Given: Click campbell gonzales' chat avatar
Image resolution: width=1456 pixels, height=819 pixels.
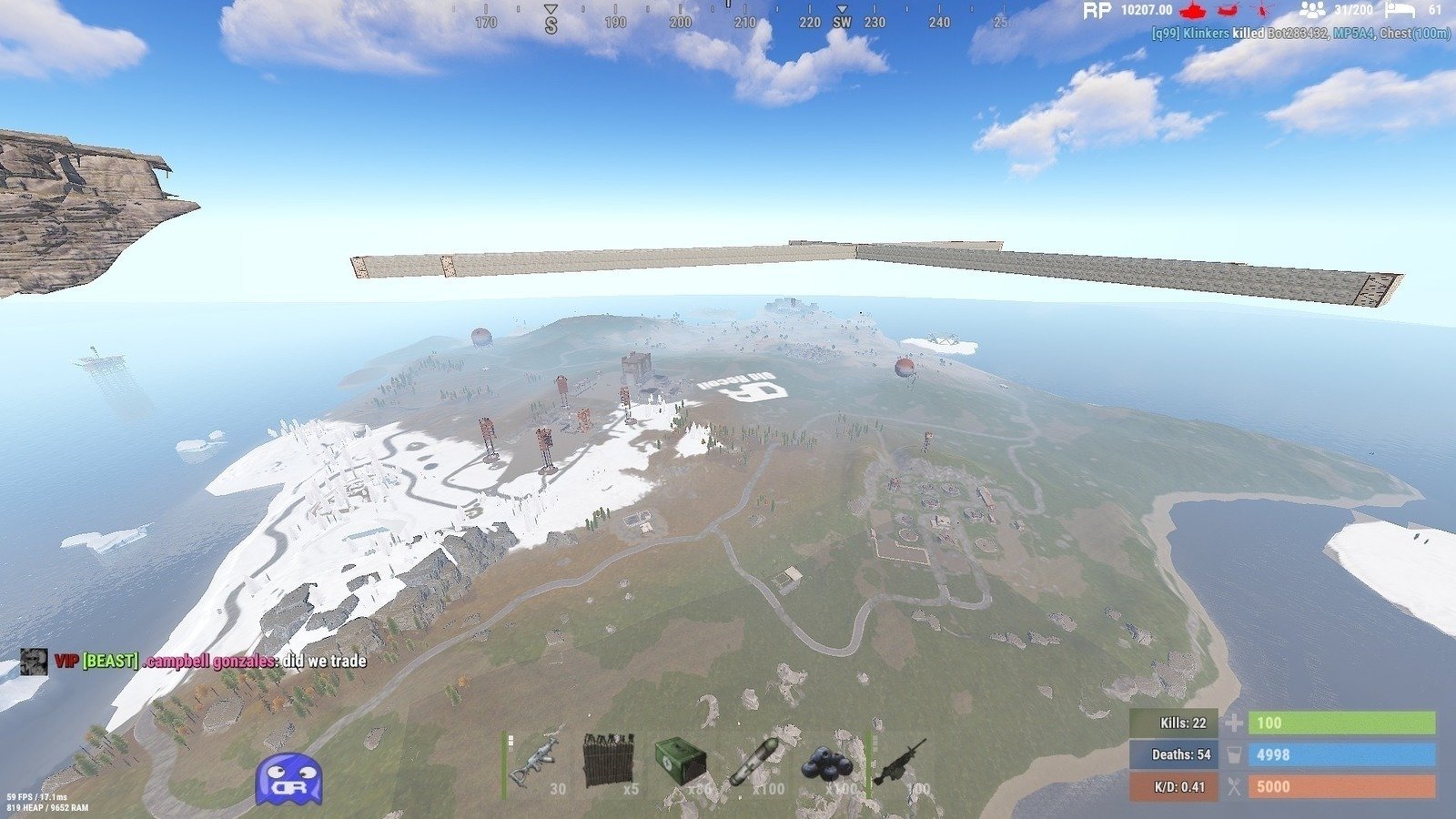Looking at the screenshot, I should point(34,663).
